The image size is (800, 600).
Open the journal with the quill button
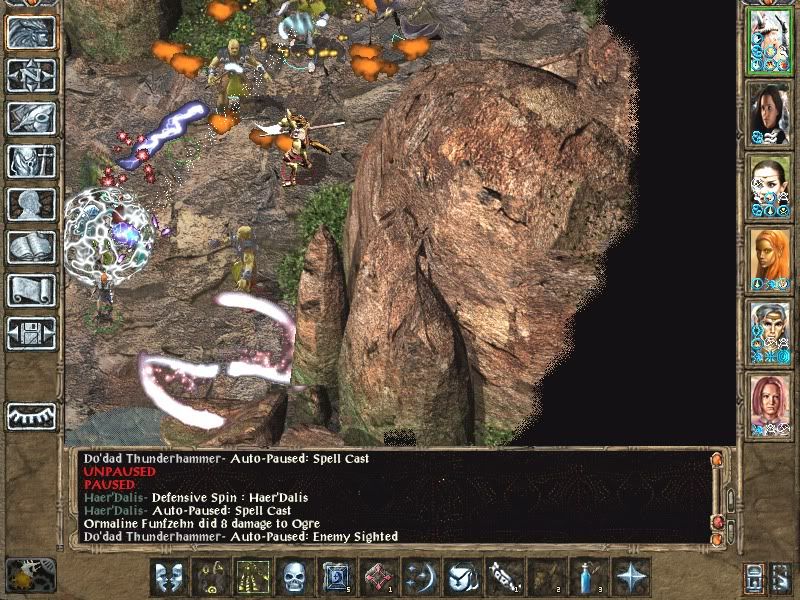click(31, 118)
